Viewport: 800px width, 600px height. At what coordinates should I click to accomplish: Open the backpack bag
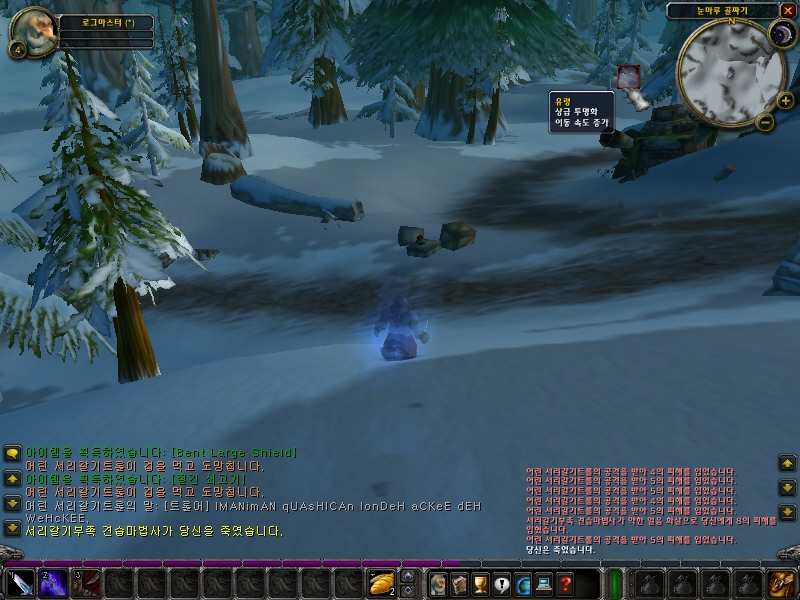pyautogui.click(x=780, y=583)
